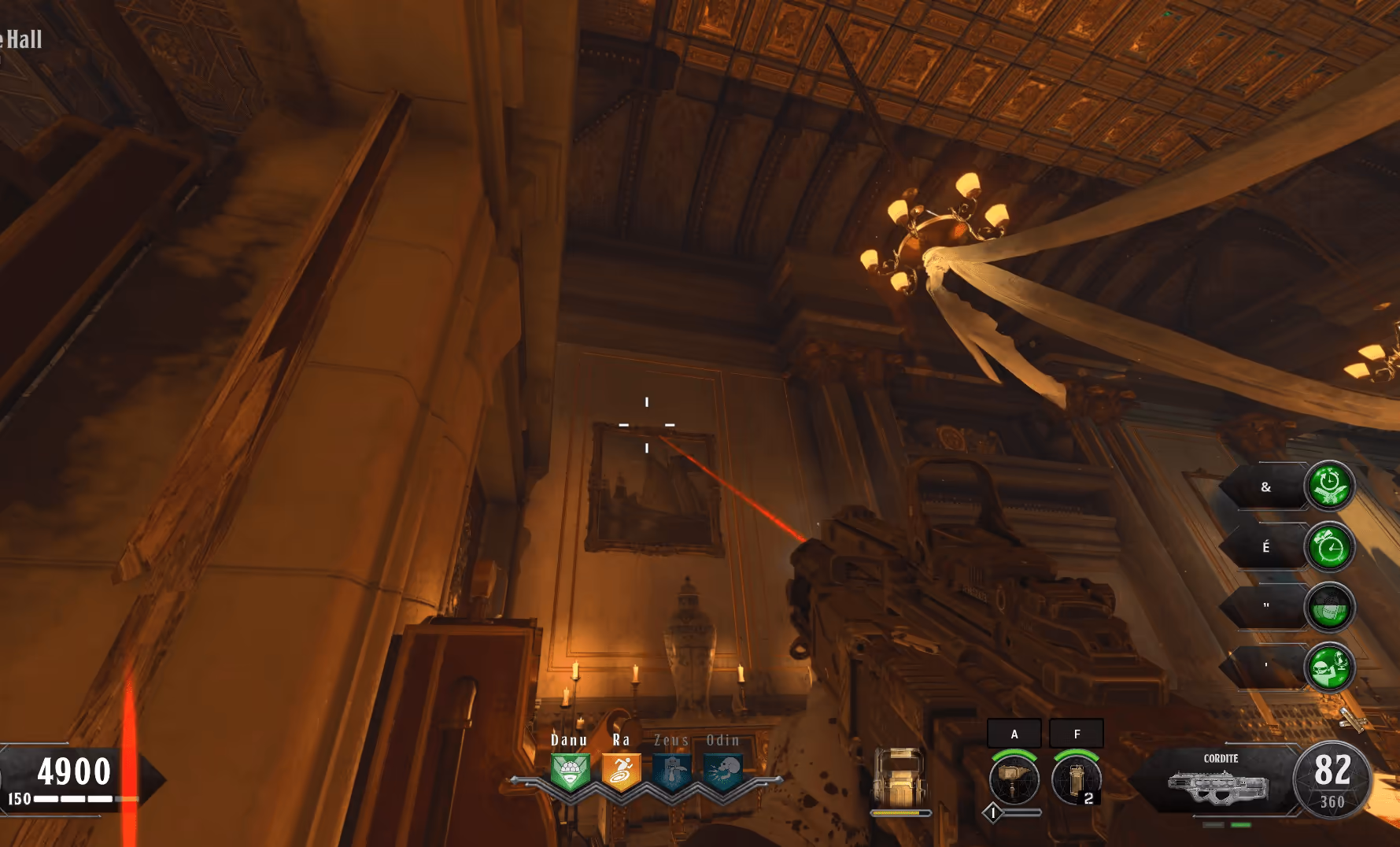Click the half-recharged elixir orb

click(1329, 607)
